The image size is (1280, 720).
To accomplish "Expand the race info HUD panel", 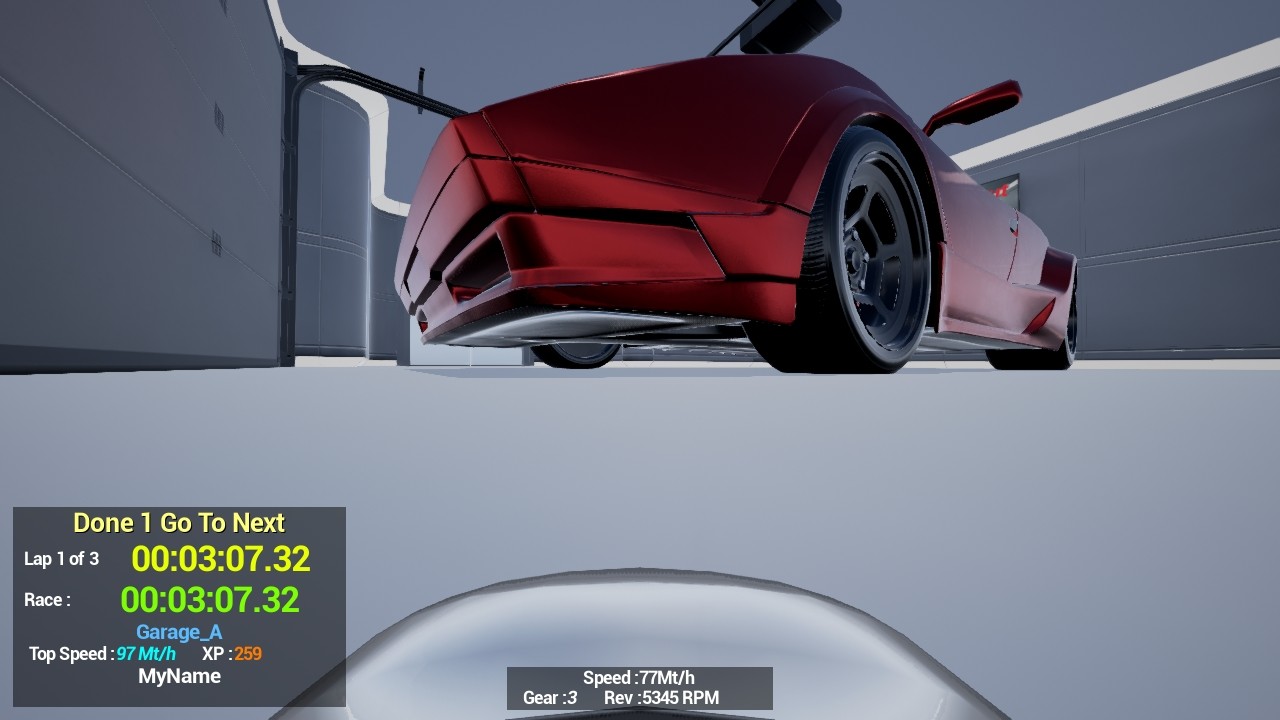I will tap(178, 600).
